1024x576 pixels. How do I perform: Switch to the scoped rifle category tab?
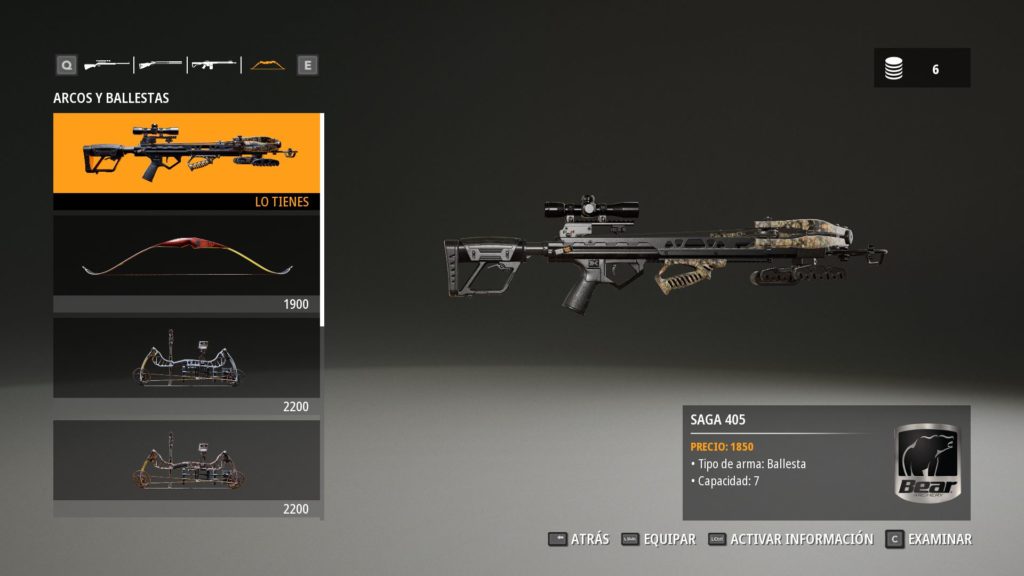coord(107,65)
